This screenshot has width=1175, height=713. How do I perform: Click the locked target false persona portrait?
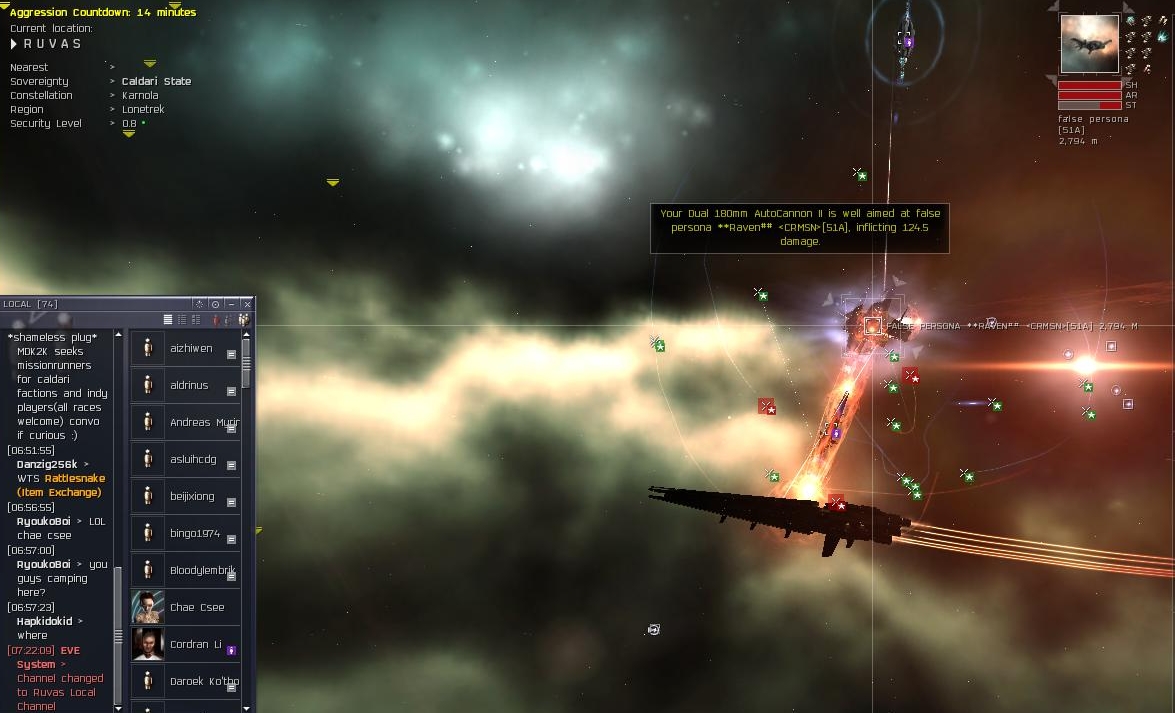coord(1089,44)
